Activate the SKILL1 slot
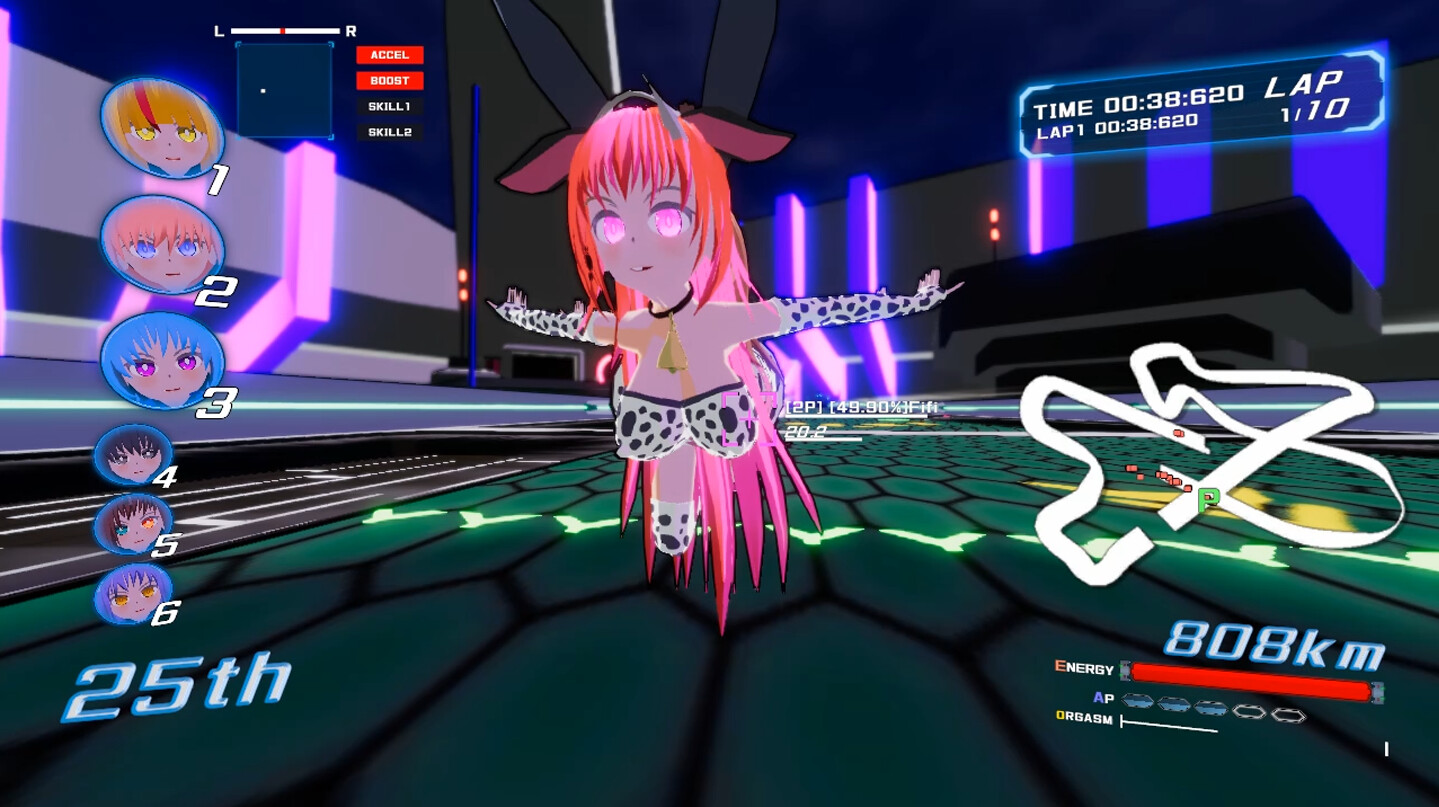Screen dimensions: 1439x807 (392, 106)
